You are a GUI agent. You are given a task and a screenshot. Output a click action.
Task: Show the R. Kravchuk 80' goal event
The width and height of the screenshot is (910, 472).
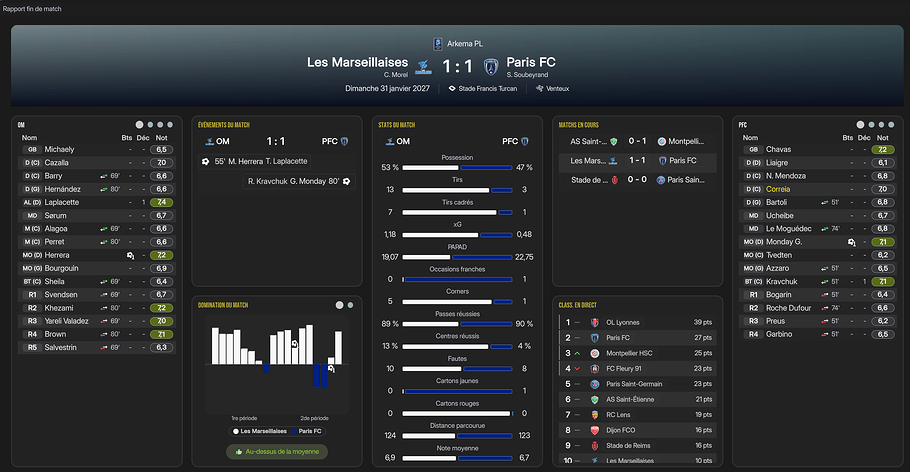pyautogui.click(x=295, y=182)
